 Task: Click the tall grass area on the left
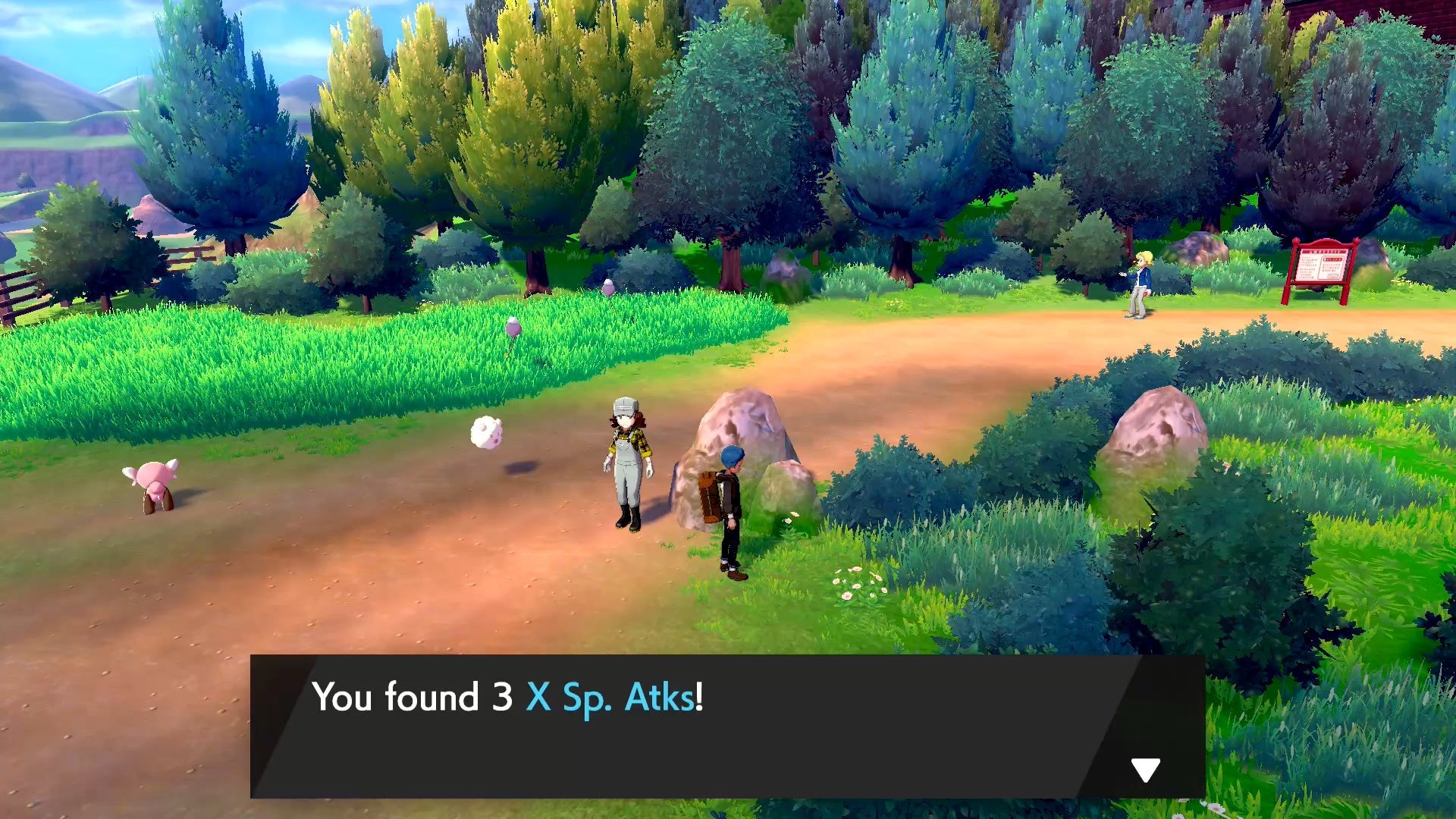click(265, 364)
